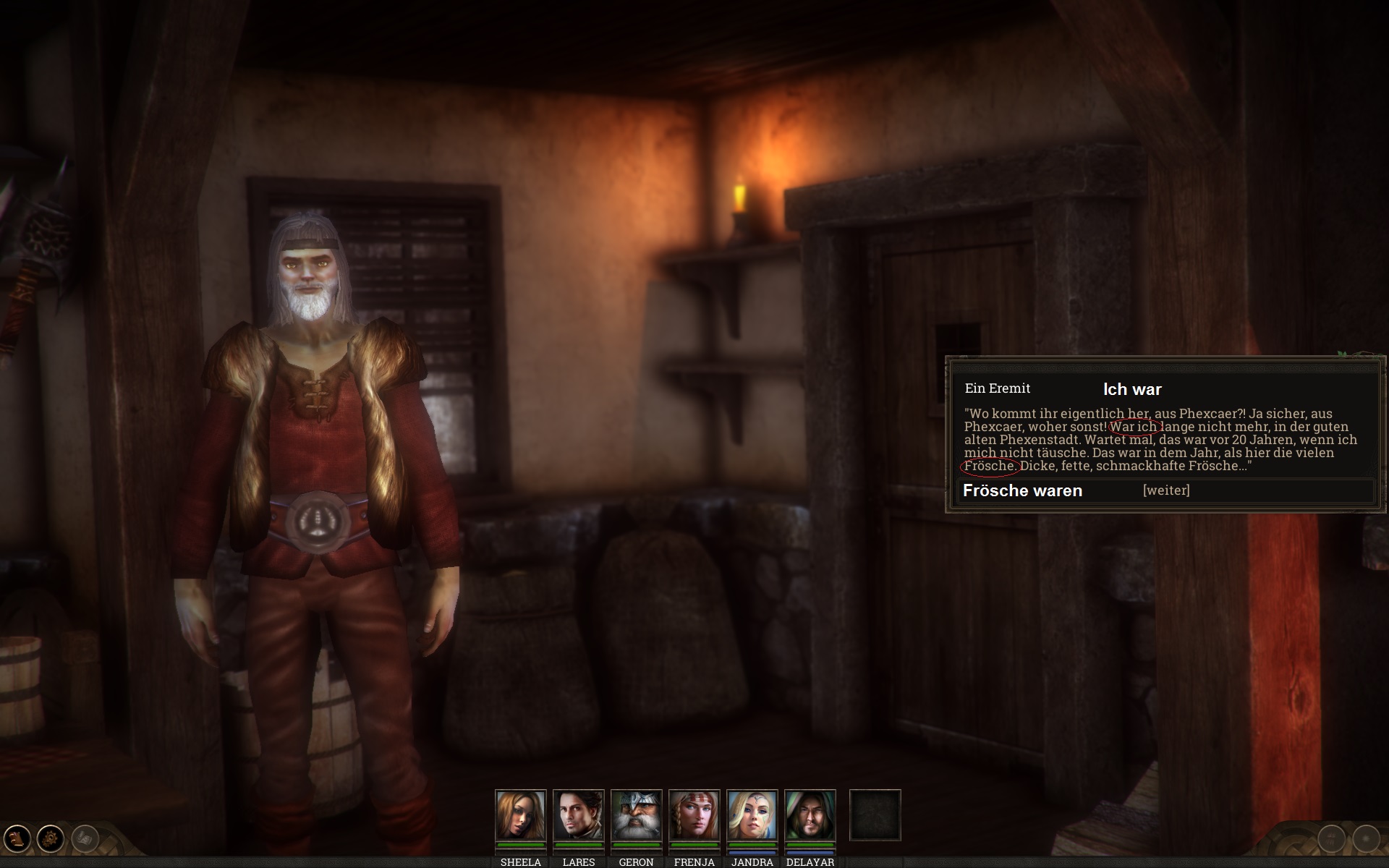
Task: Choose Geron the dwarf's portrait
Action: click(x=636, y=814)
